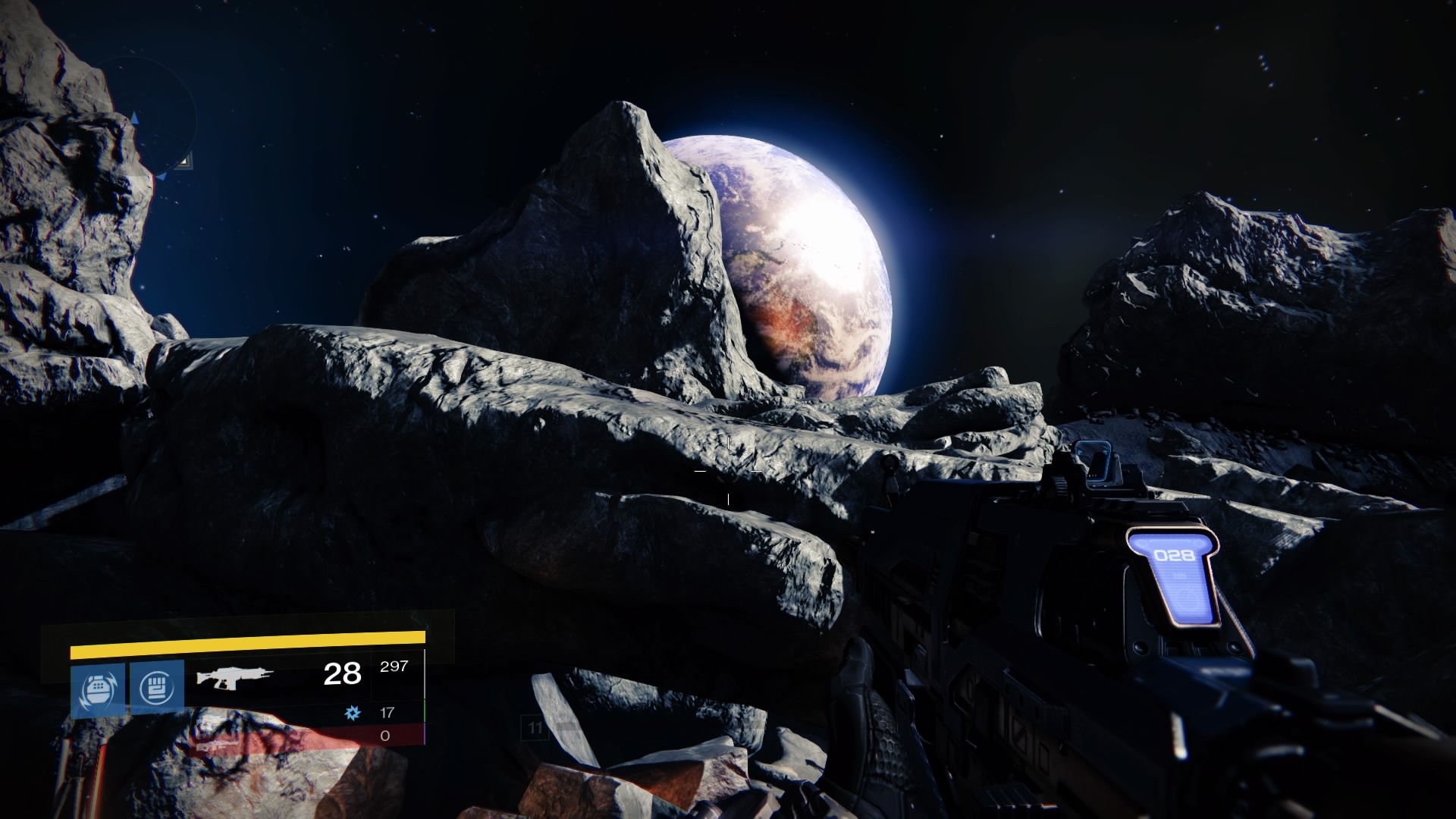Click the white objective marker on the radar edge
This screenshot has width=1456, height=819.
coord(185,160)
